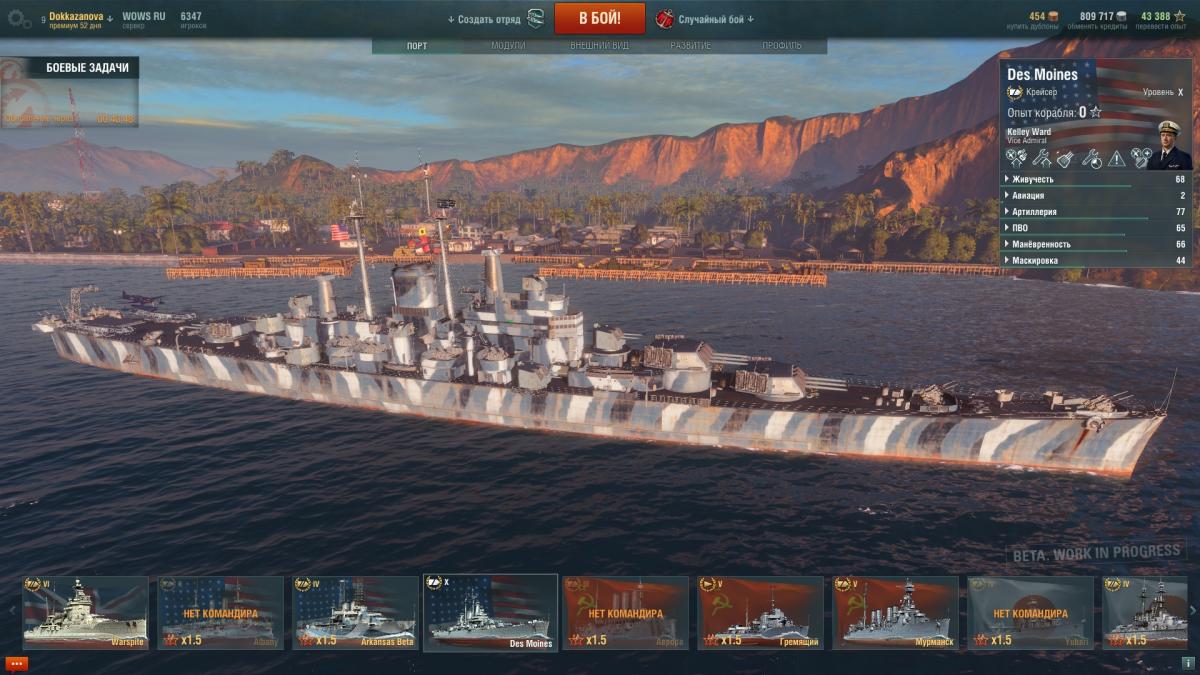This screenshot has height=675, width=1200.
Task: Open the Случайный бой battle type dropdown
Action: (716, 19)
